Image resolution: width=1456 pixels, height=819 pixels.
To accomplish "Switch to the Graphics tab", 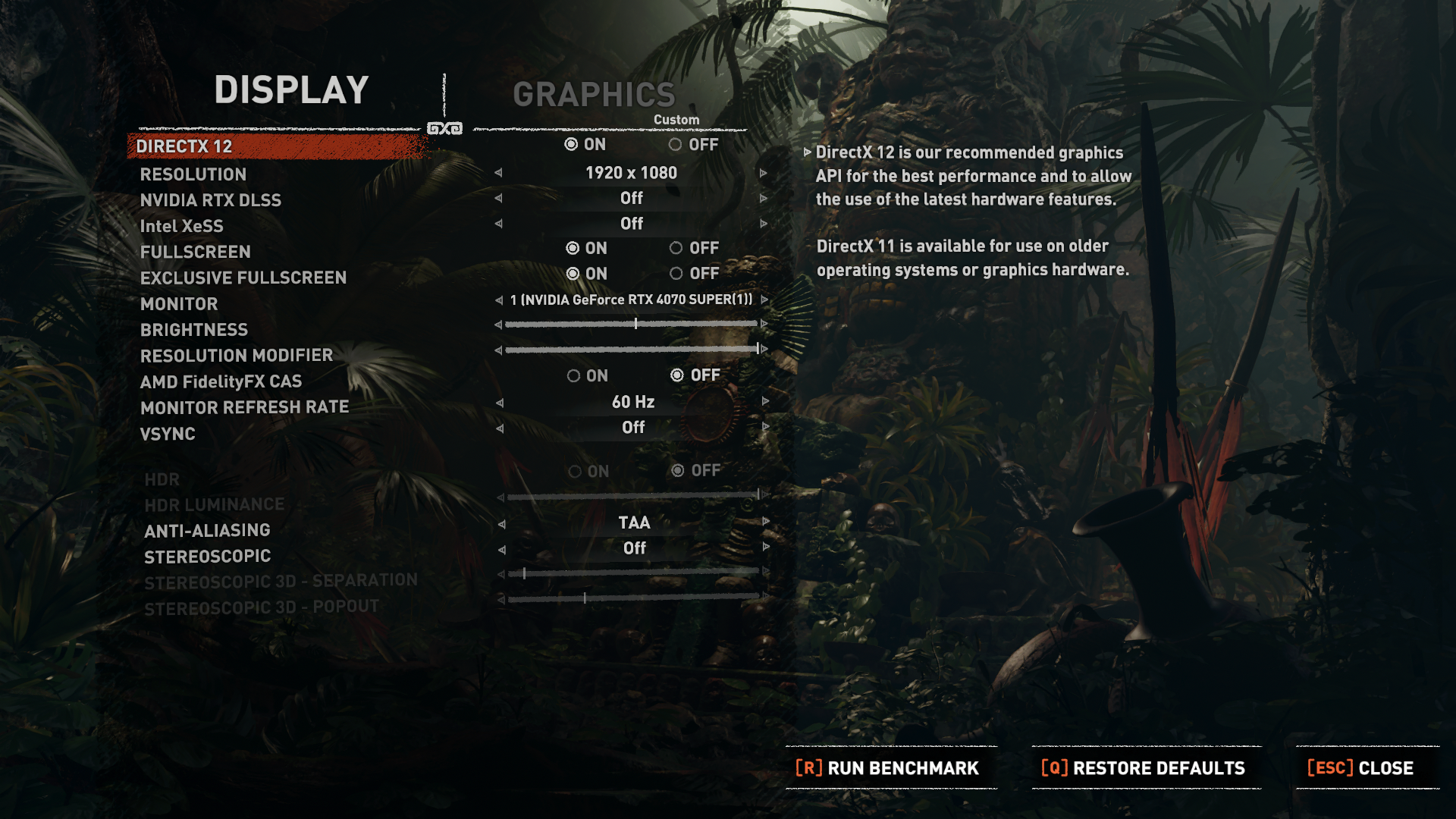I will pyautogui.click(x=594, y=96).
